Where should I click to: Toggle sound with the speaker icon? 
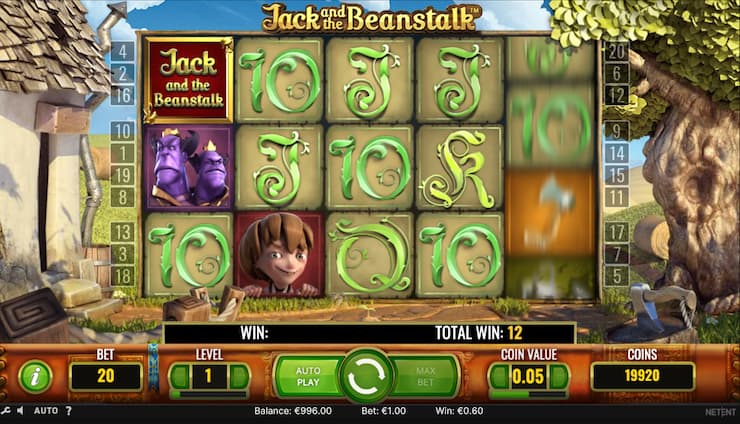21,411
